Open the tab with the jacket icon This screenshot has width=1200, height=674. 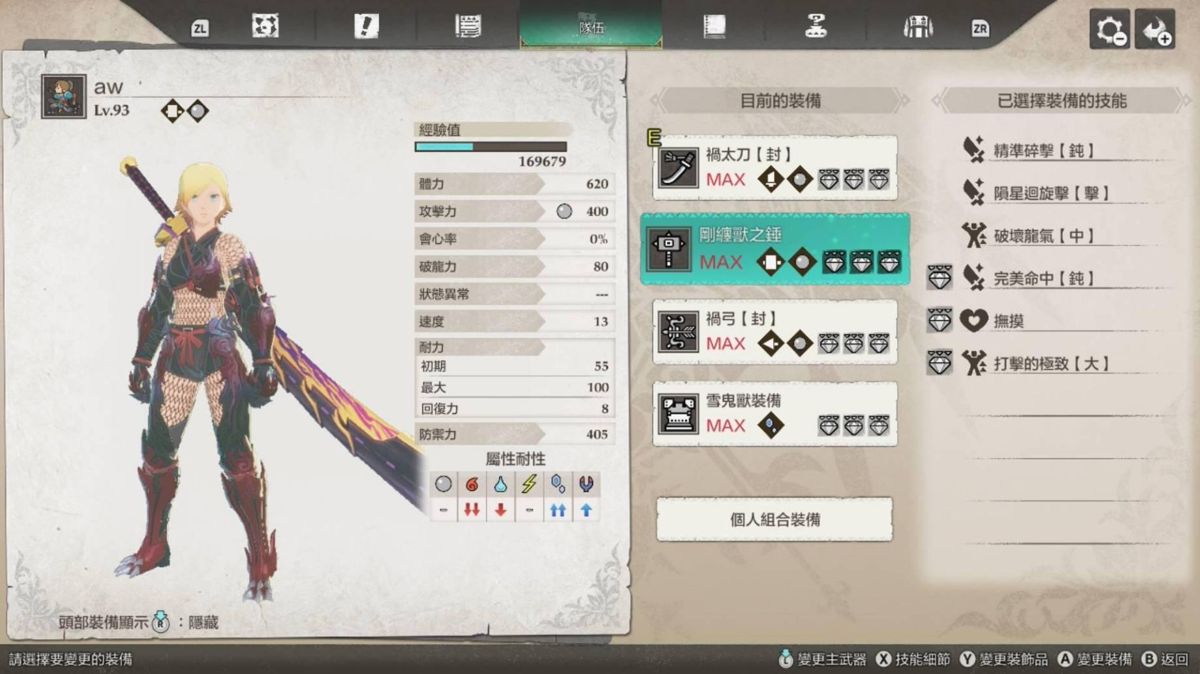917,27
